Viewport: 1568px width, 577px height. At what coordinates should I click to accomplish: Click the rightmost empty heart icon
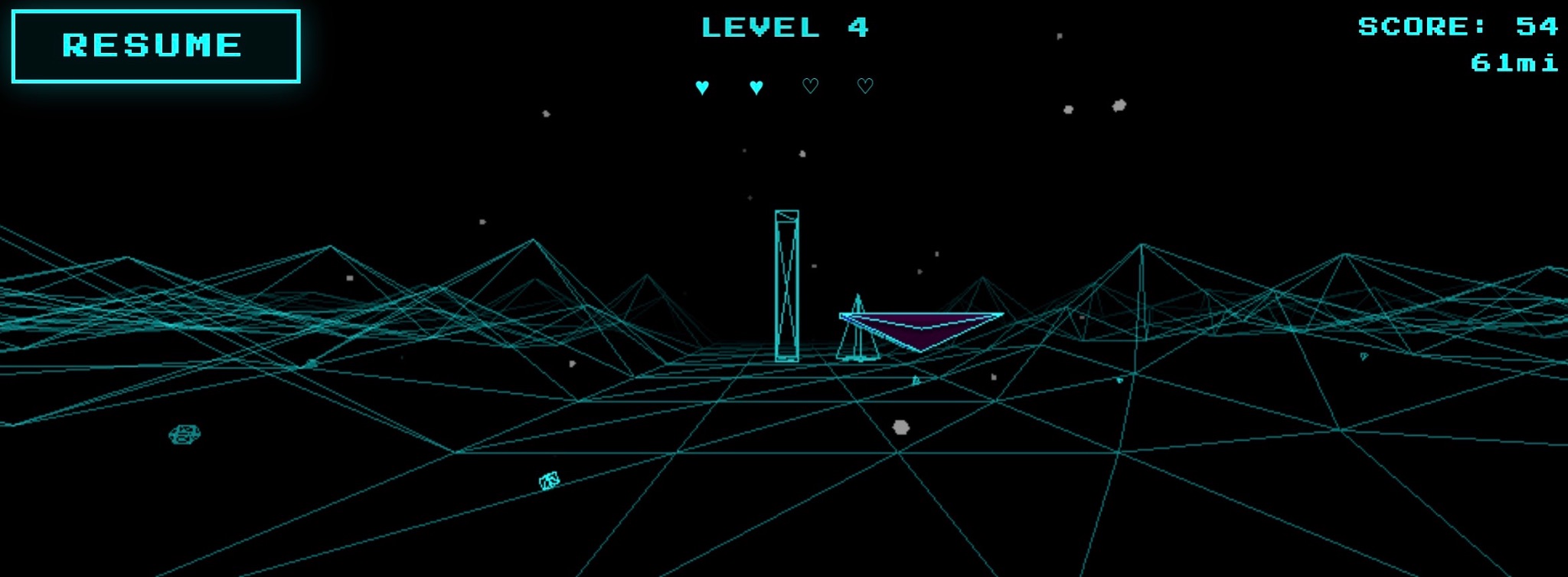point(864,86)
